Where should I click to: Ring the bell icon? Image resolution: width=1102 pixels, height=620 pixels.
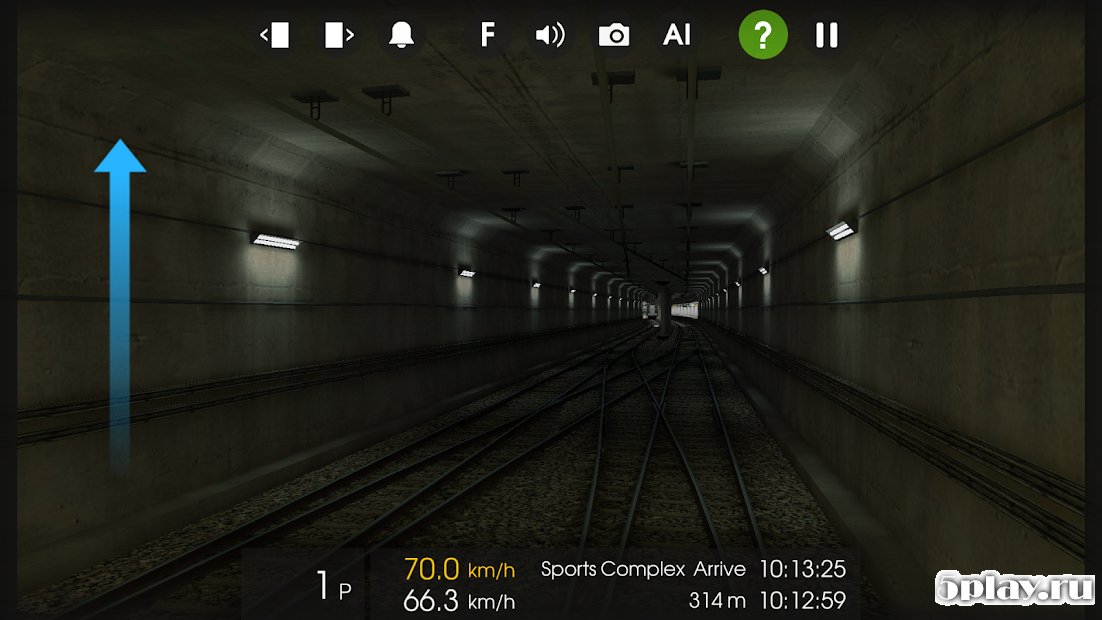[x=401, y=36]
